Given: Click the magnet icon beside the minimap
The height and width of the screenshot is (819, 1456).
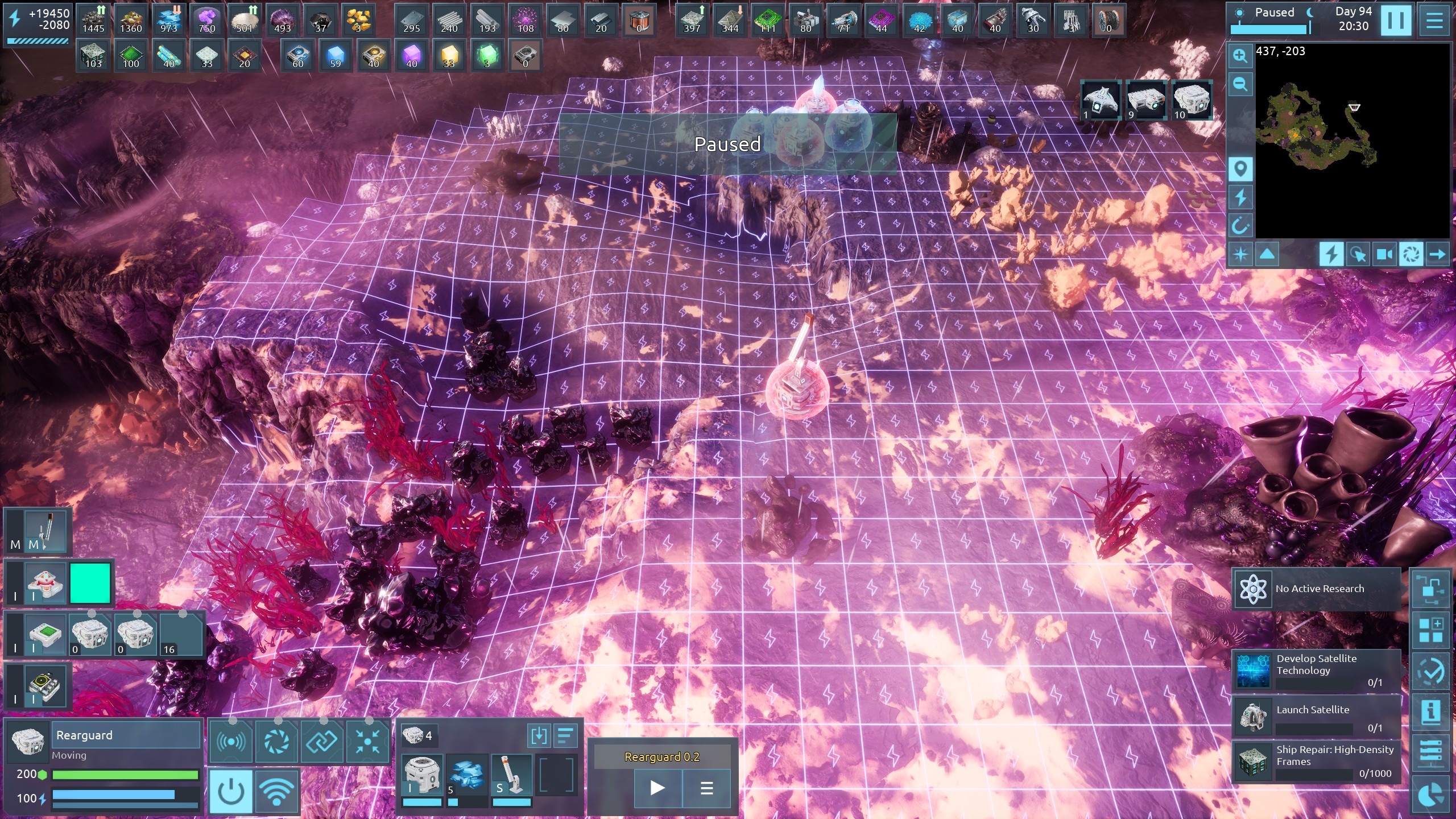Looking at the screenshot, I should 1240,226.
